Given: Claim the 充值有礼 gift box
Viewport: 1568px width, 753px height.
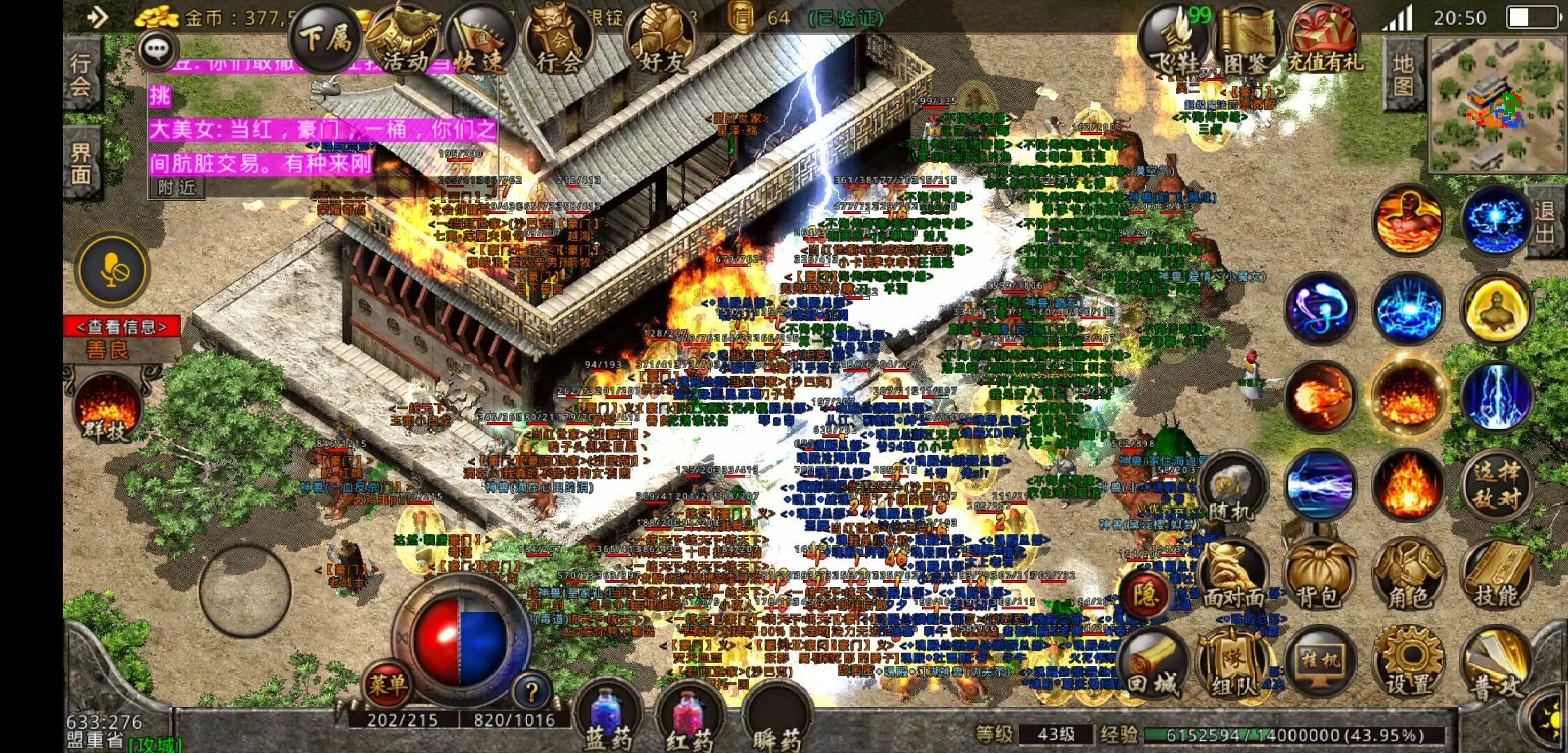Looking at the screenshot, I should 1322,42.
